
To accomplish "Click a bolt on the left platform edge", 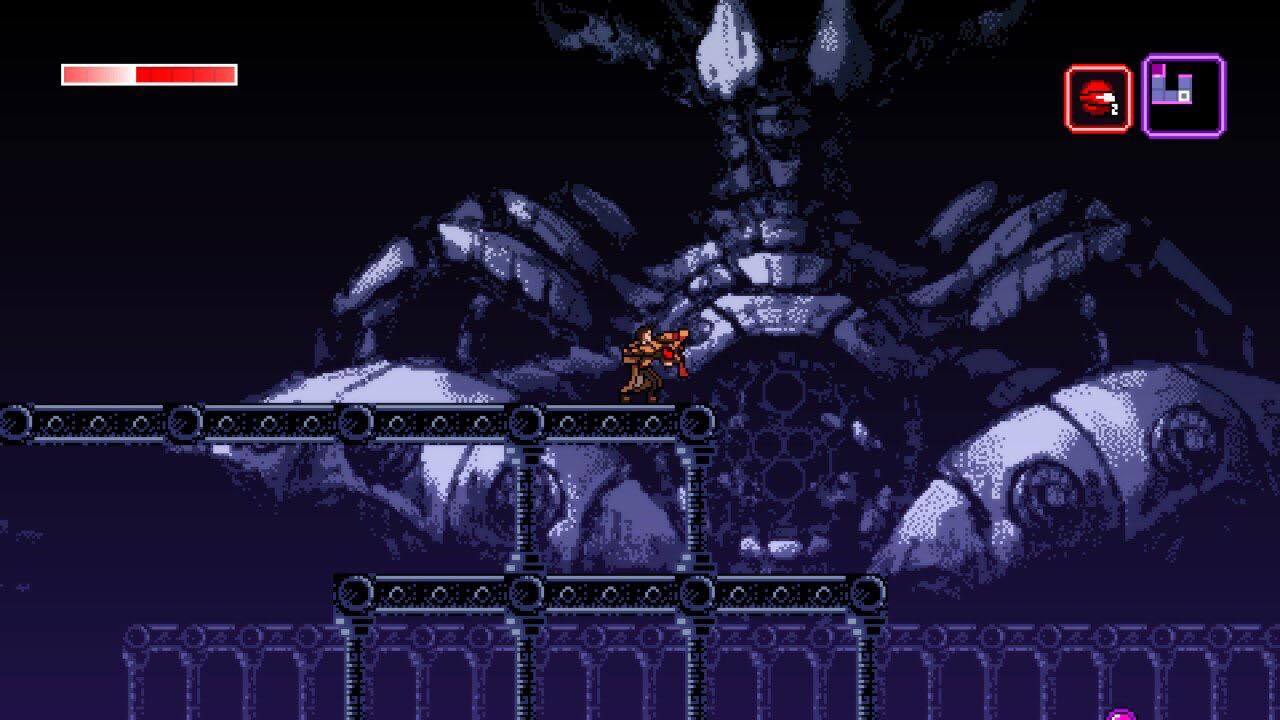I will [x=12, y=421].
